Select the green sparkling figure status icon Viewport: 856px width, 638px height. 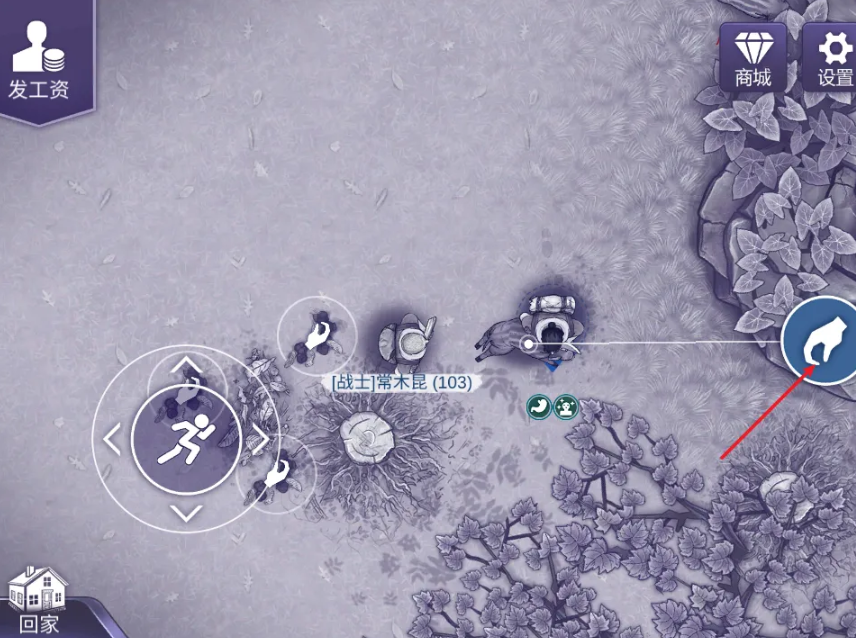pos(566,406)
